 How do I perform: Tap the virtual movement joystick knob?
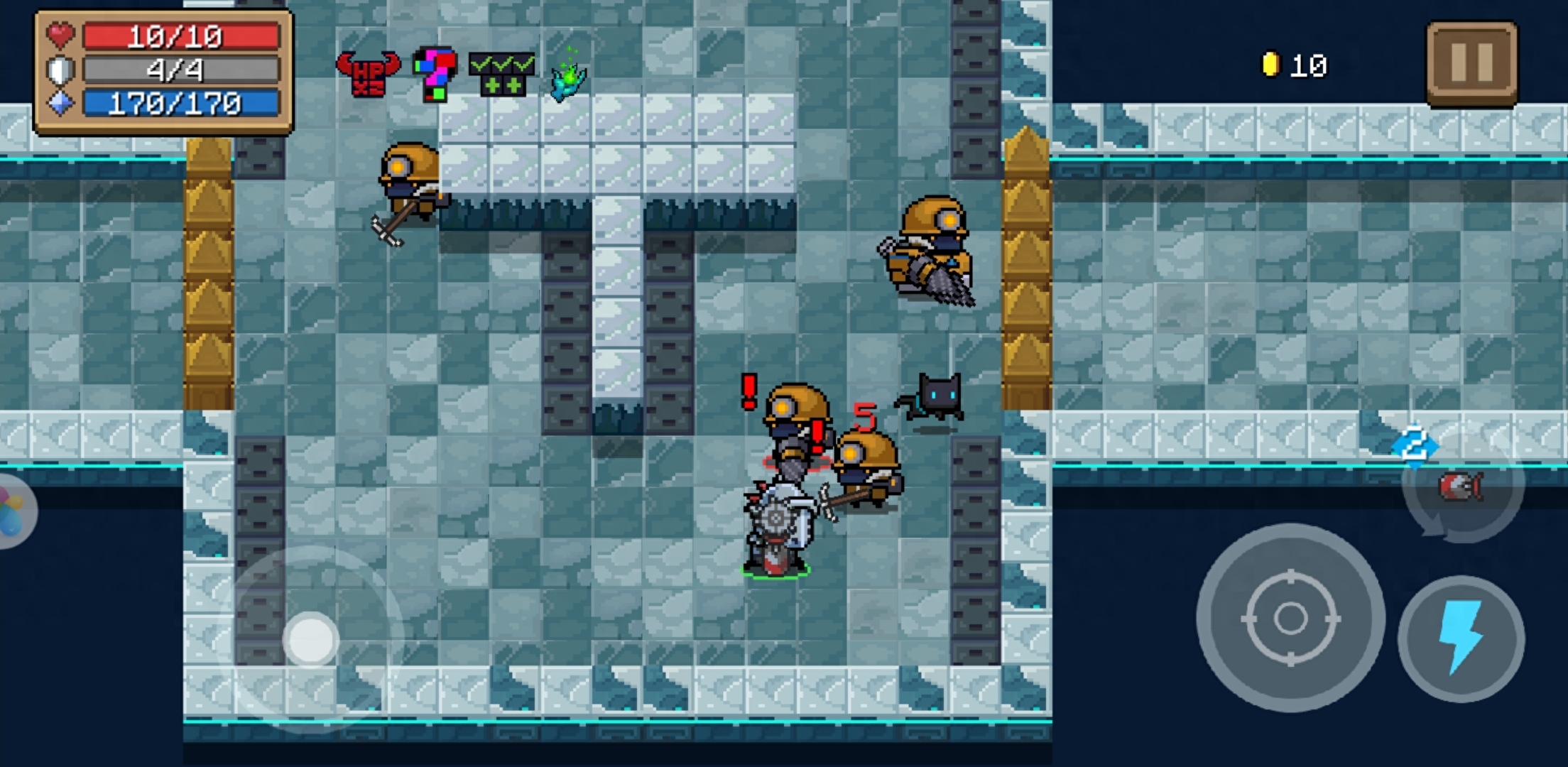310,639
